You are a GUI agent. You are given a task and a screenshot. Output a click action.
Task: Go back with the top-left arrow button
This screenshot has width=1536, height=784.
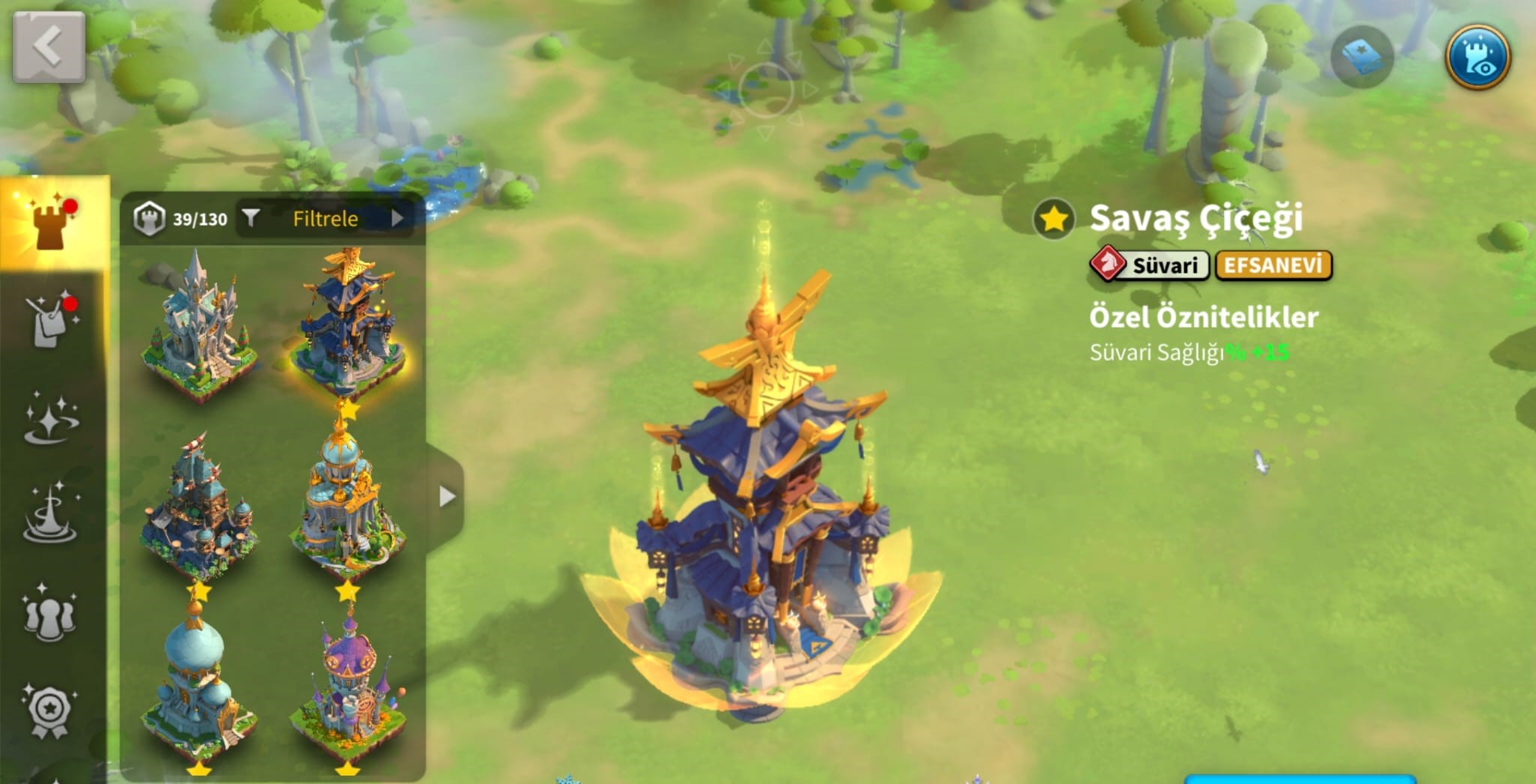click(x=49, y=47)
